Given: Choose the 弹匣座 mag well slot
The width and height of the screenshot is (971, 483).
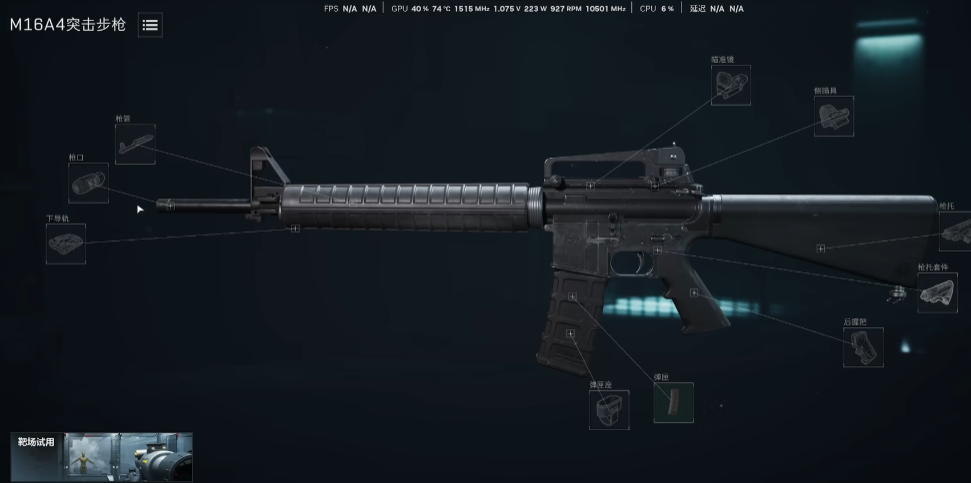Looking at the screenshot, I should 608,410.
